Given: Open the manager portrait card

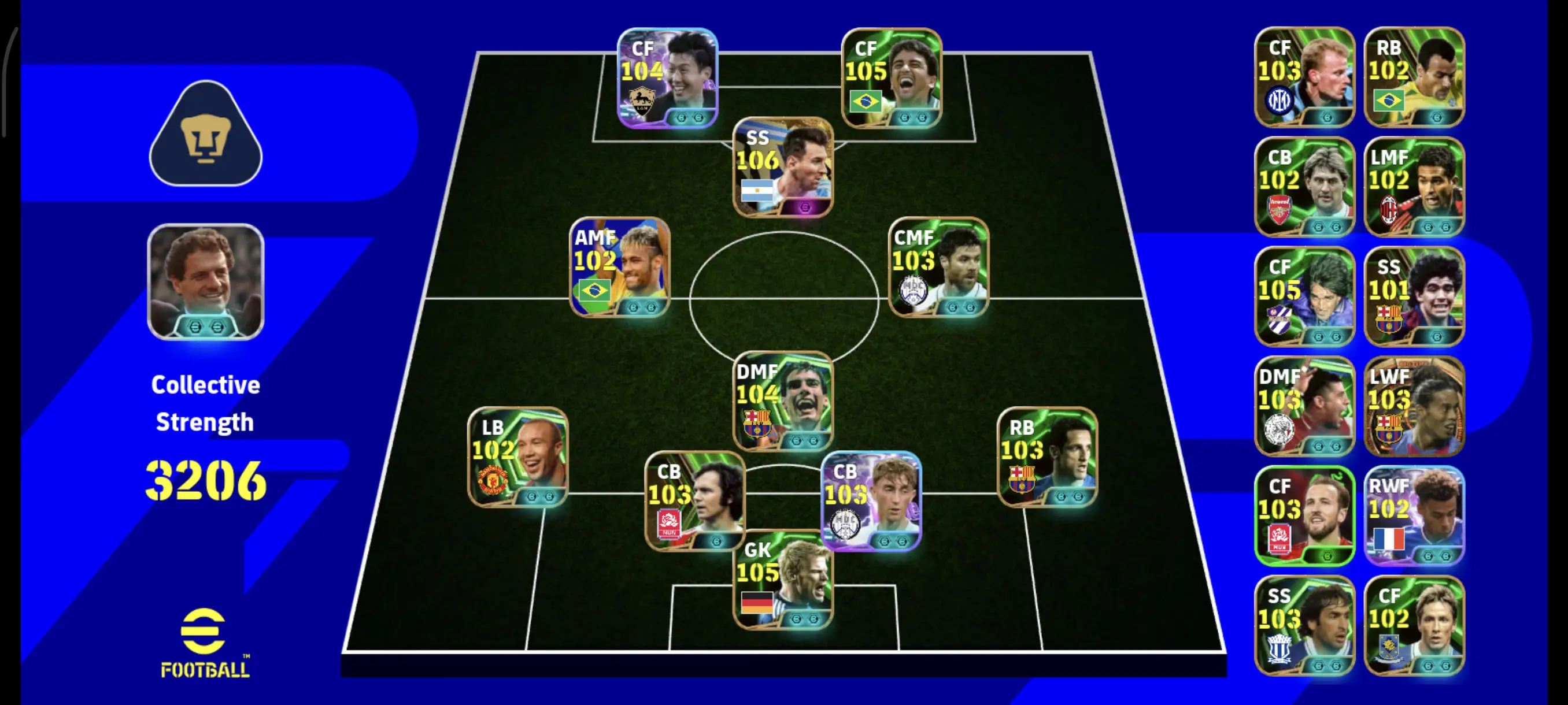Looking at the screenshot, I should pos(206,281).
